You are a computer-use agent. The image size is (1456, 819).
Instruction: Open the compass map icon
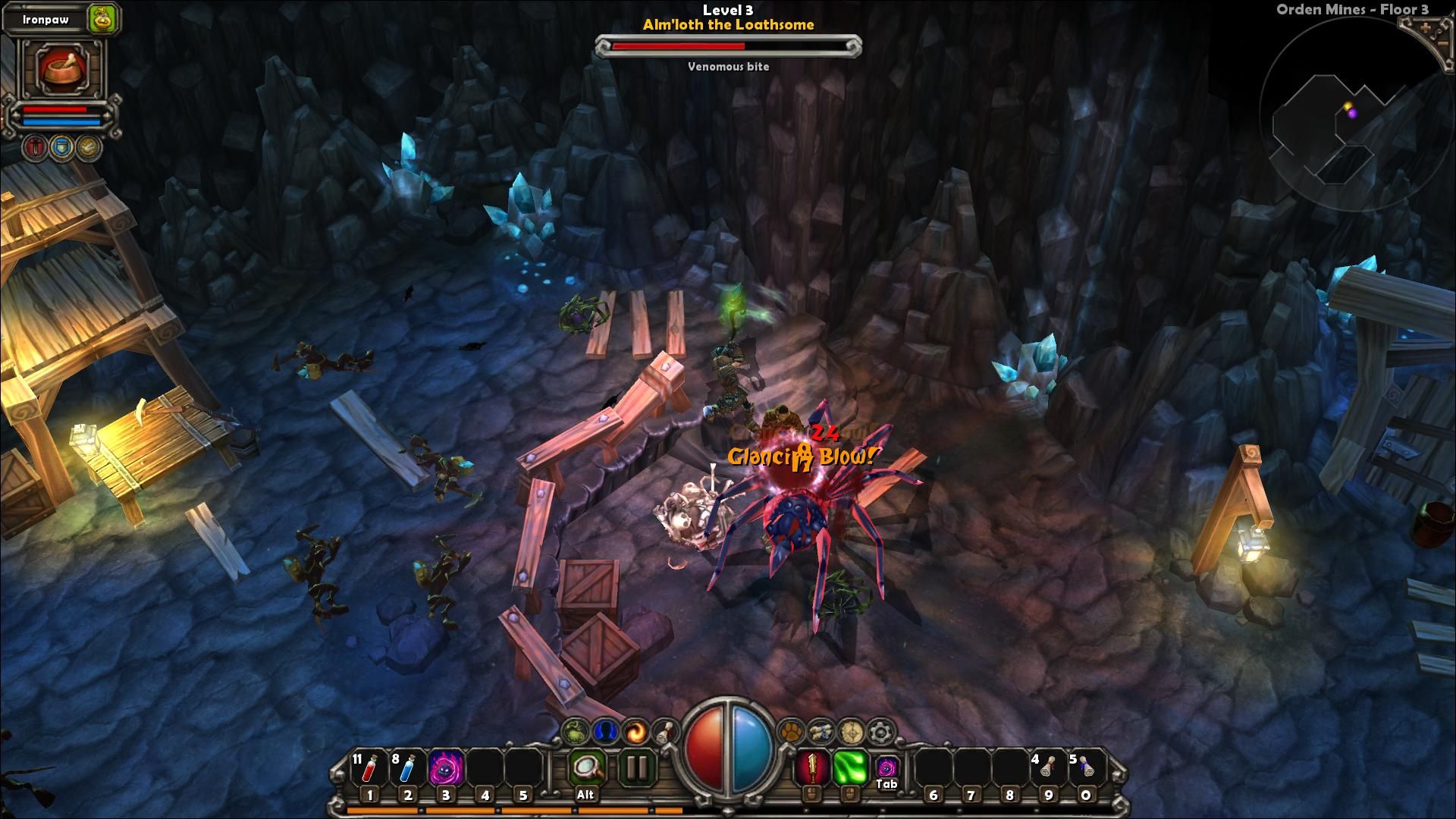pyautogui.click(x=851, y=733)
